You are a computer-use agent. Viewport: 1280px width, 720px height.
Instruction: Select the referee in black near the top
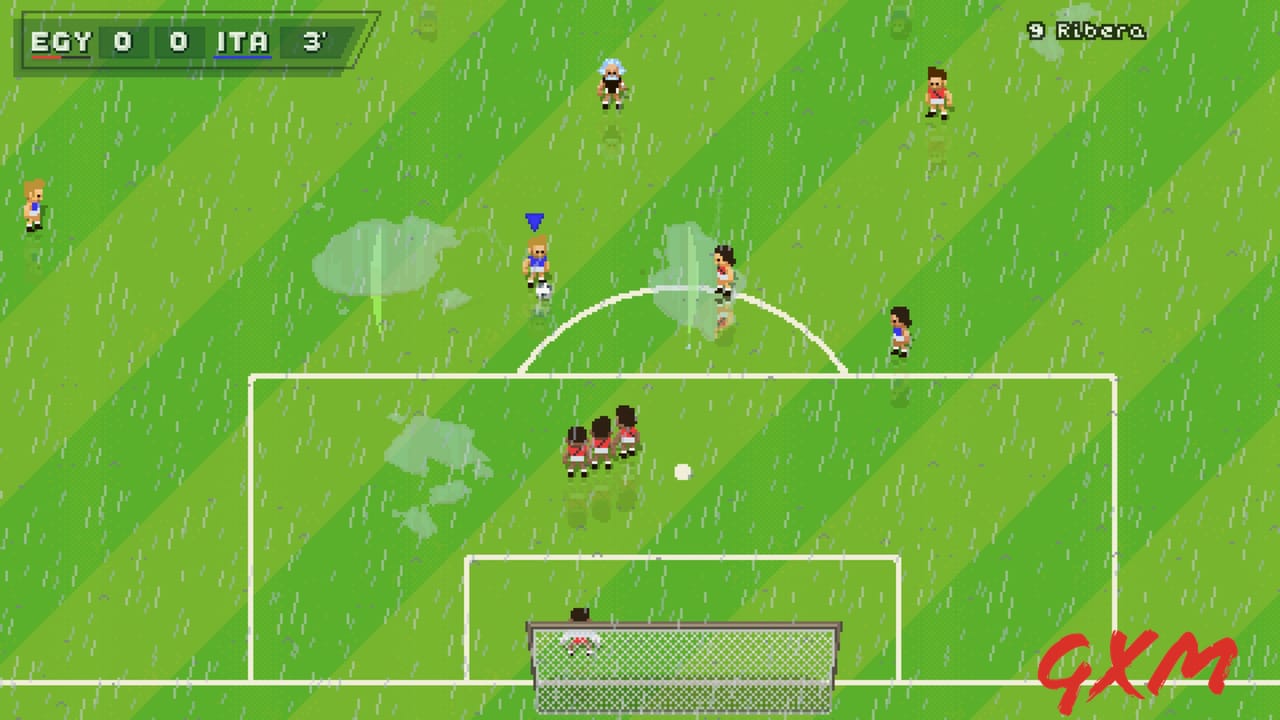pos(612,85)
